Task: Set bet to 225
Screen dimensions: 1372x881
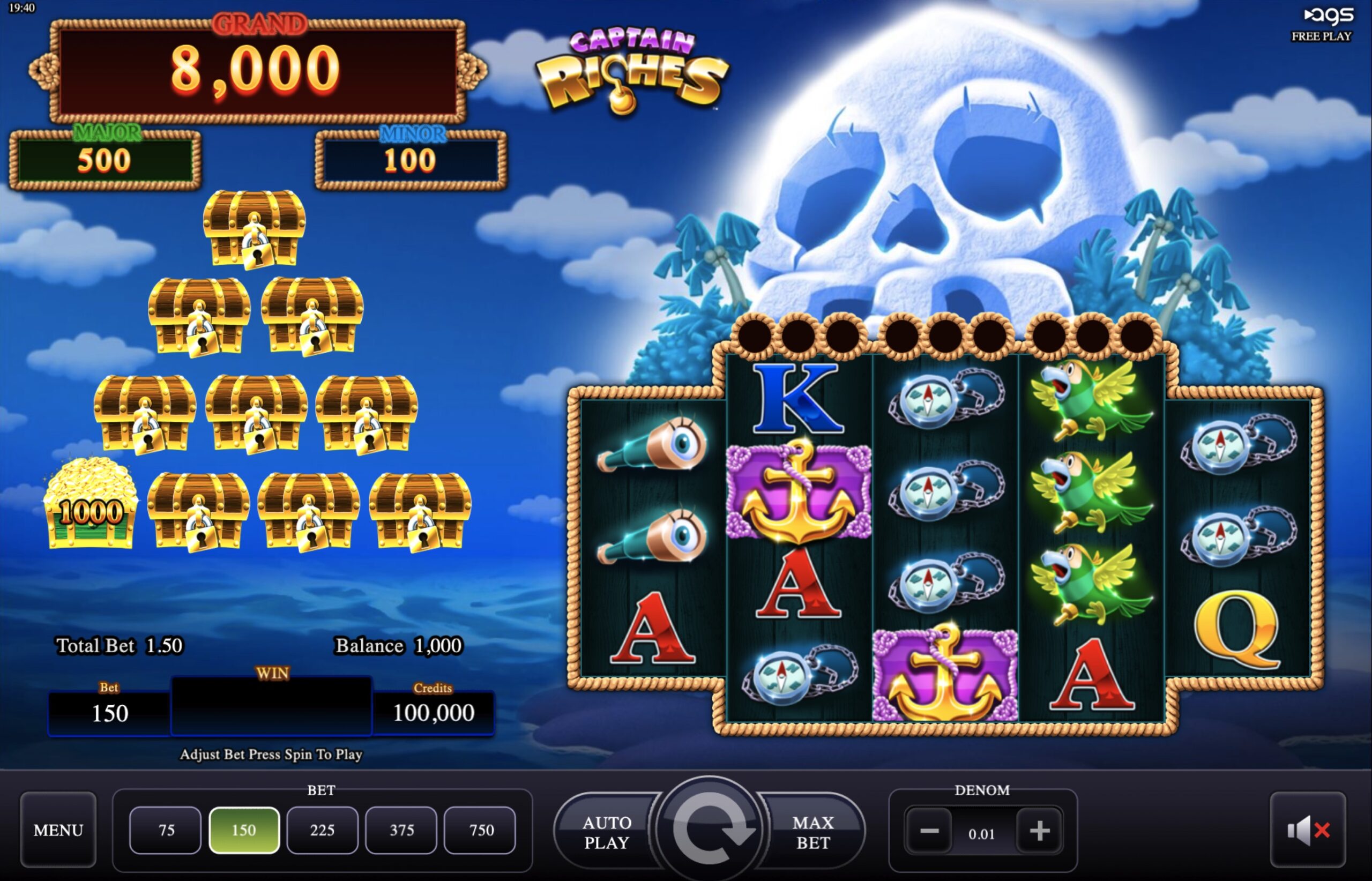Action: pos(322,830)
